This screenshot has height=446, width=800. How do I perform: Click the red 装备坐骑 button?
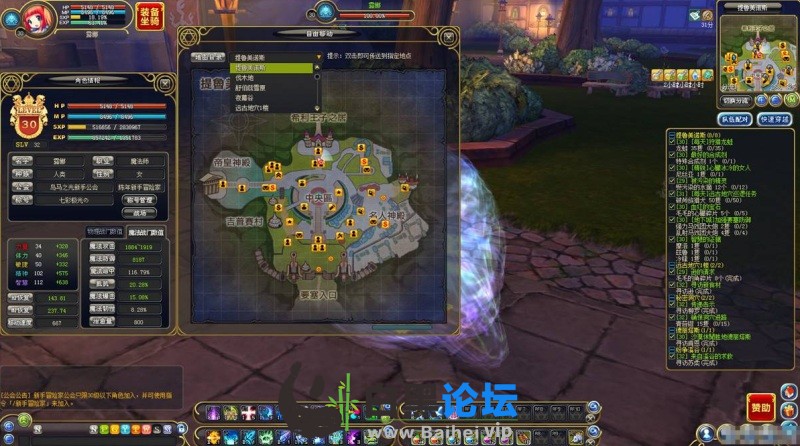(x=146, y=19)
